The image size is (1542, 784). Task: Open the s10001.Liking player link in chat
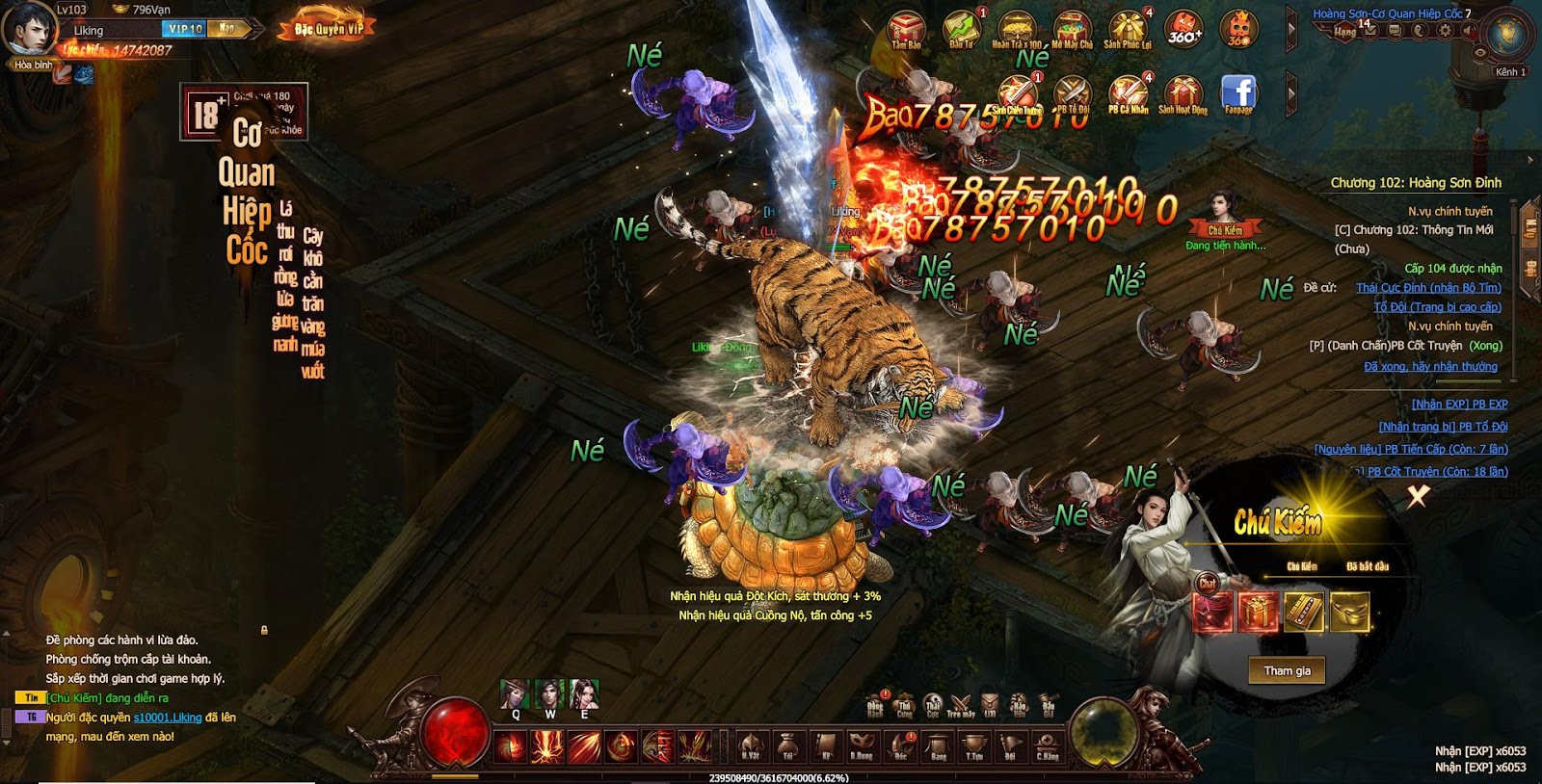(168, 718)
